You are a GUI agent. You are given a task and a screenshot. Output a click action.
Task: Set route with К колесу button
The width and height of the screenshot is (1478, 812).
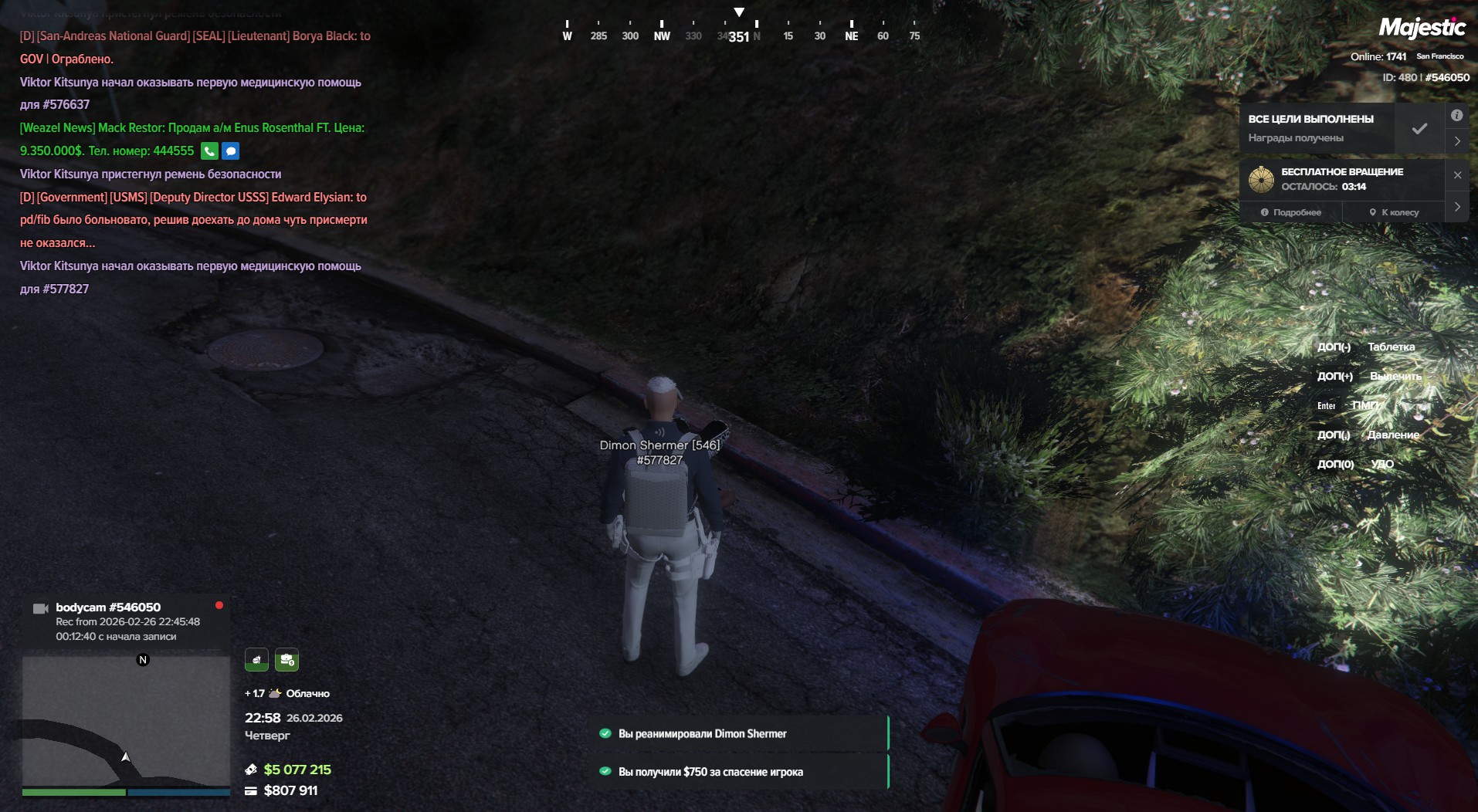click(x=1395, y=212)
